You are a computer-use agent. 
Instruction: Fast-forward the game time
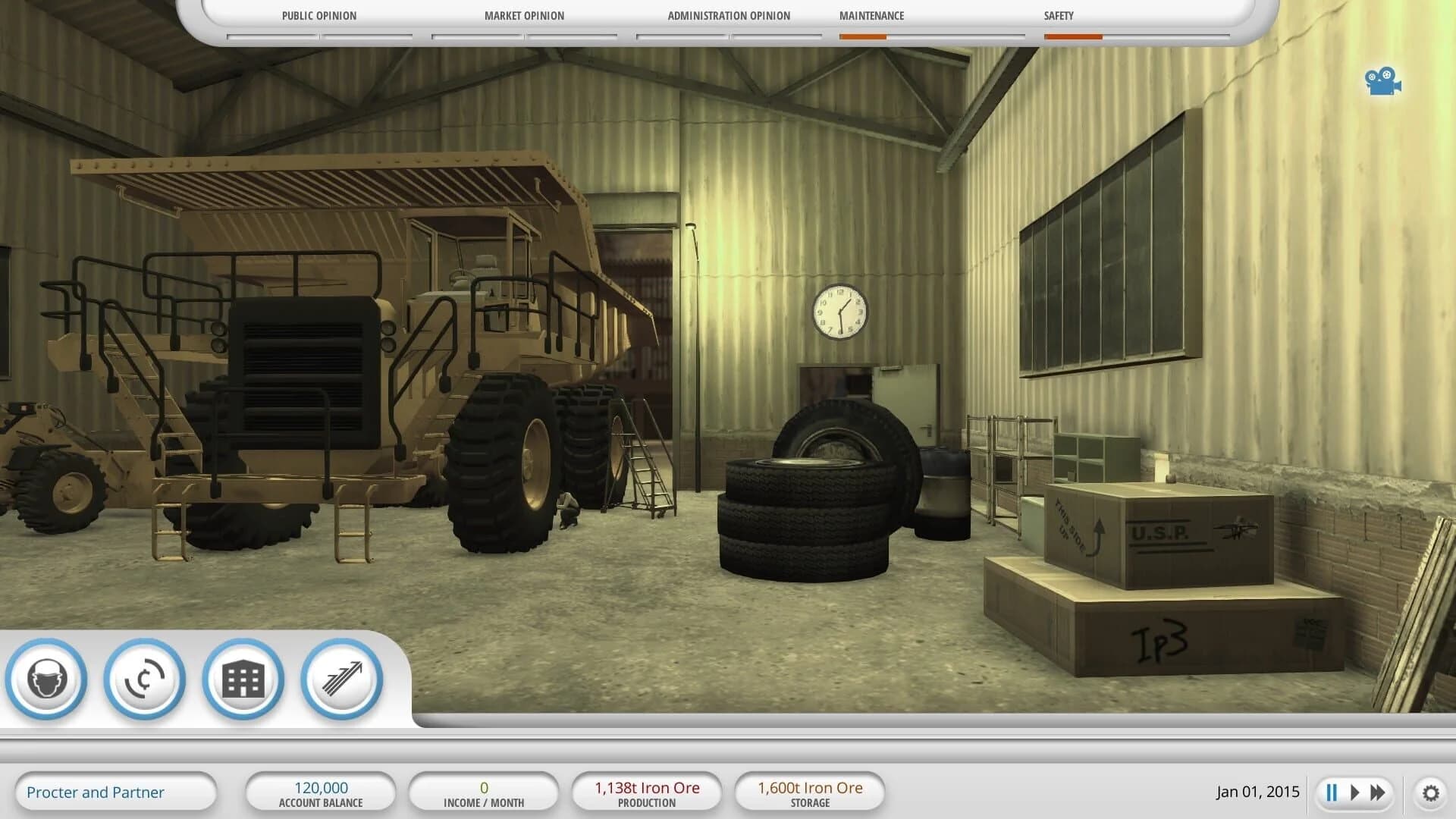point(1378,792)
